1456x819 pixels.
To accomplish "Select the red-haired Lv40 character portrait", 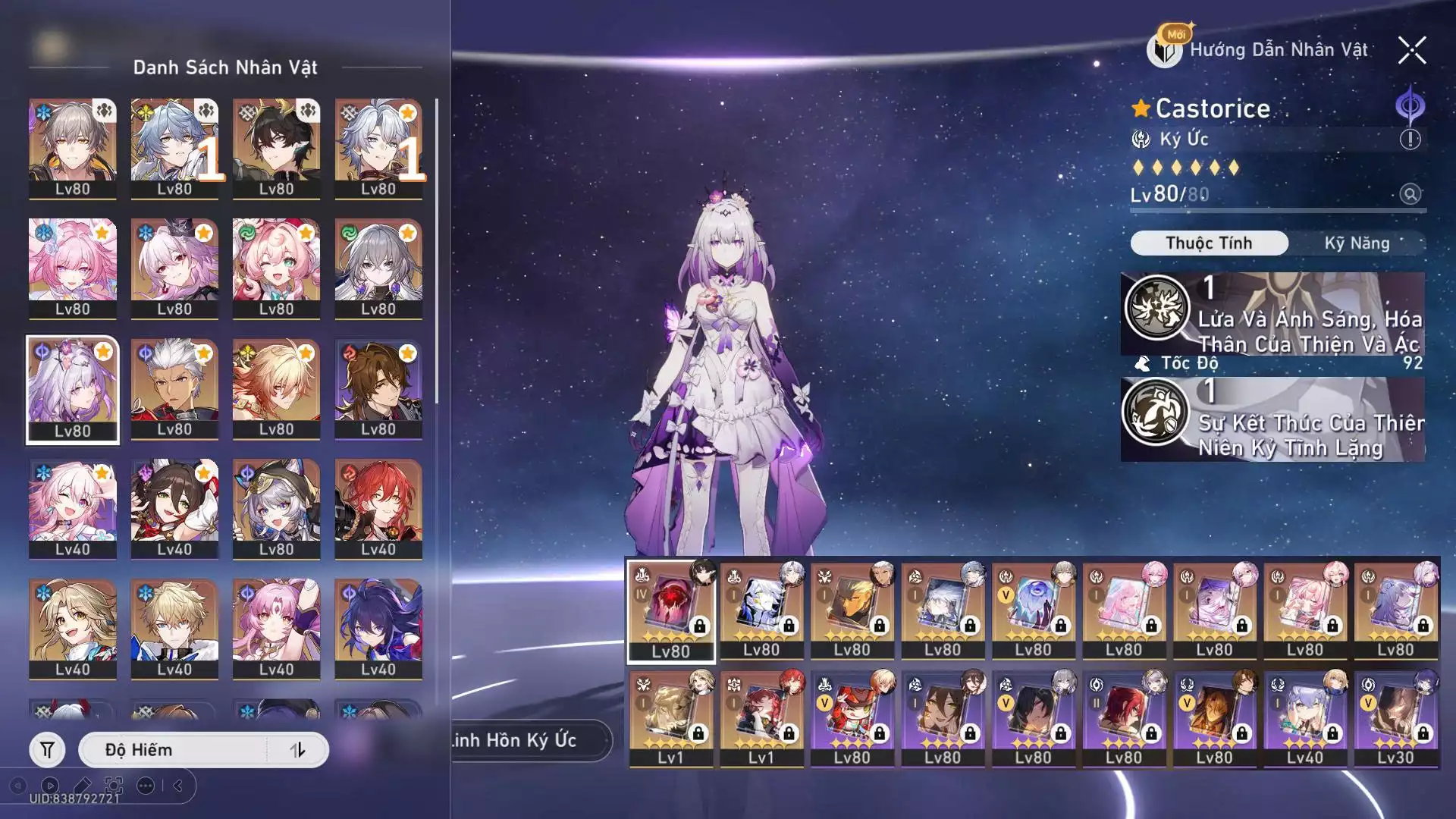I will coord(378,509).
